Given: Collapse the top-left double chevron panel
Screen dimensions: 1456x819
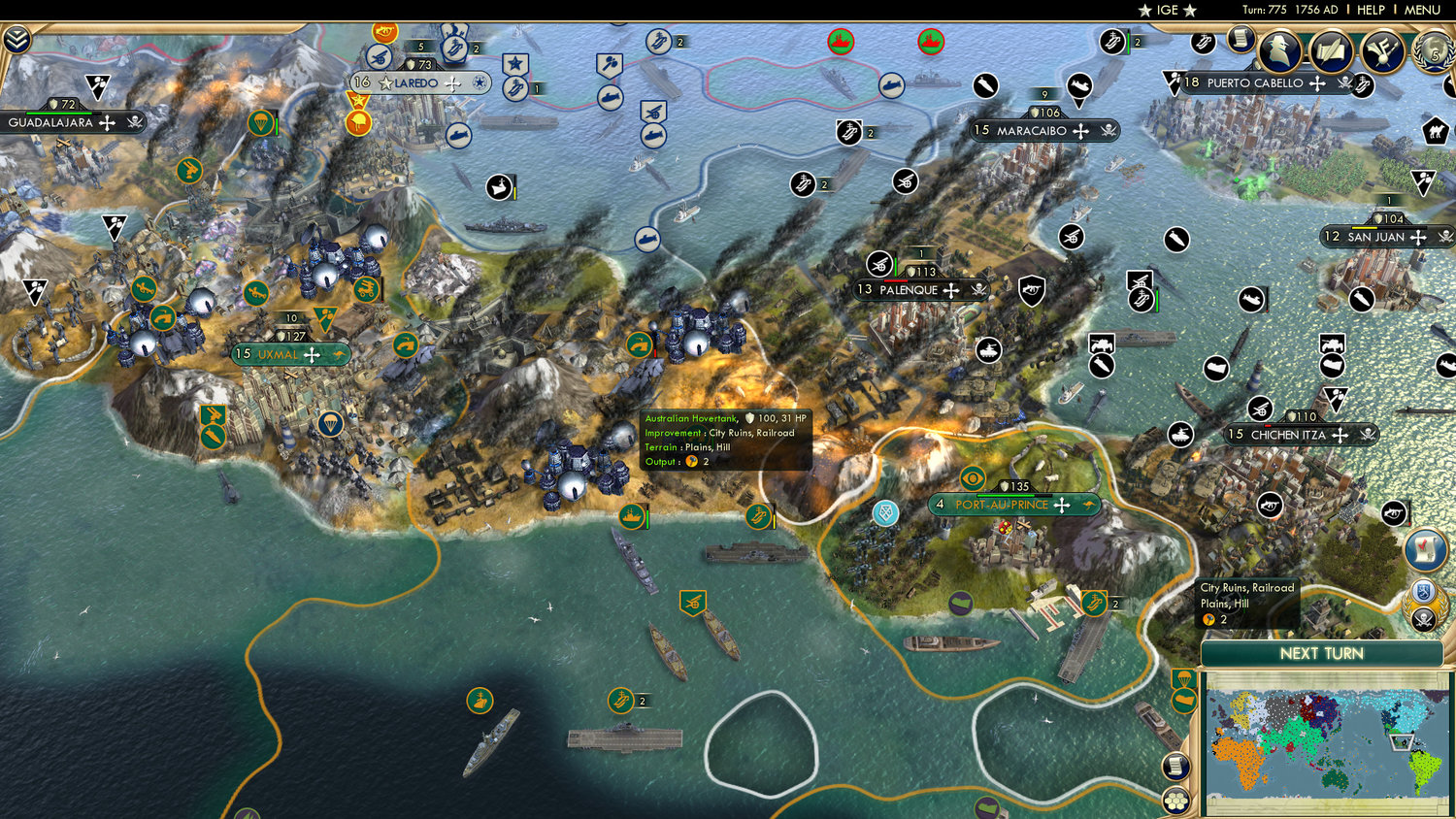Looking at the screenshot, I should pos(17,41).
